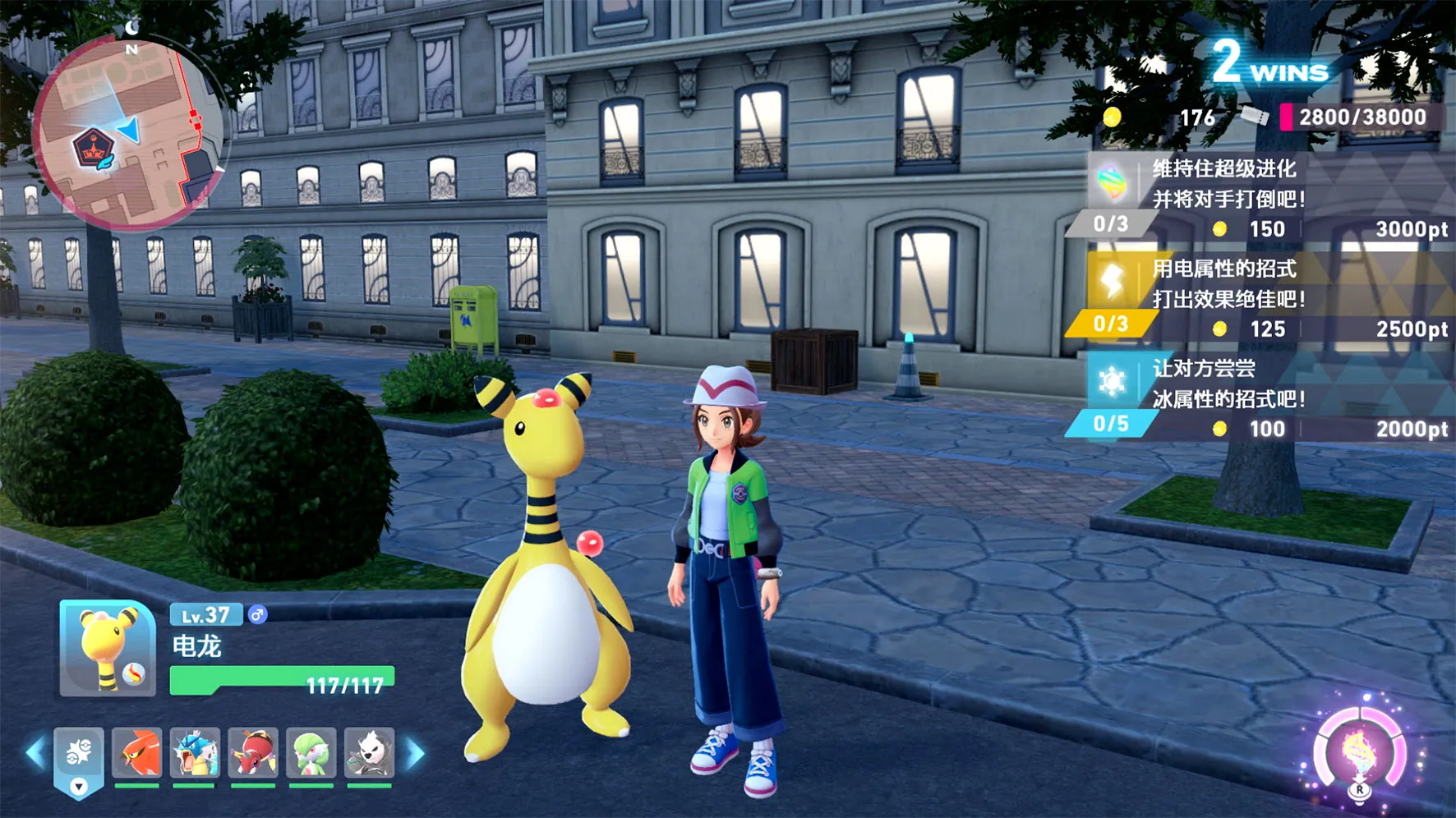The image size is (1456, 818).
Task: Select Gardevoir from the party row
Action: coord(311,752)
